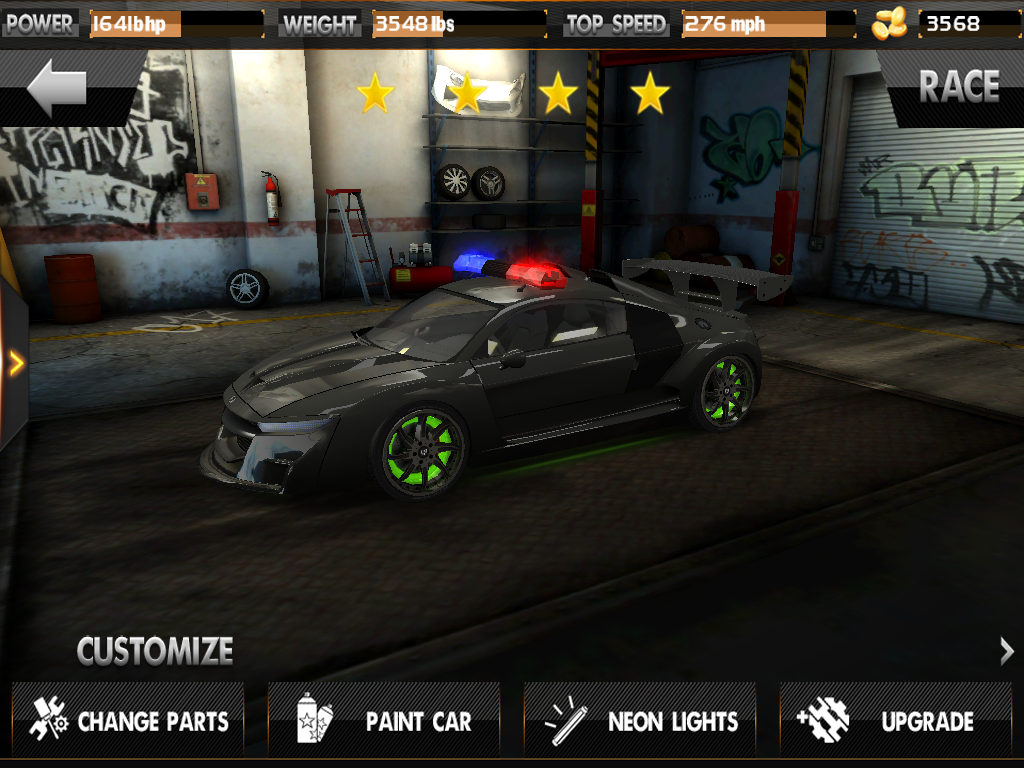Expand the orange arrow side panel

15,363
